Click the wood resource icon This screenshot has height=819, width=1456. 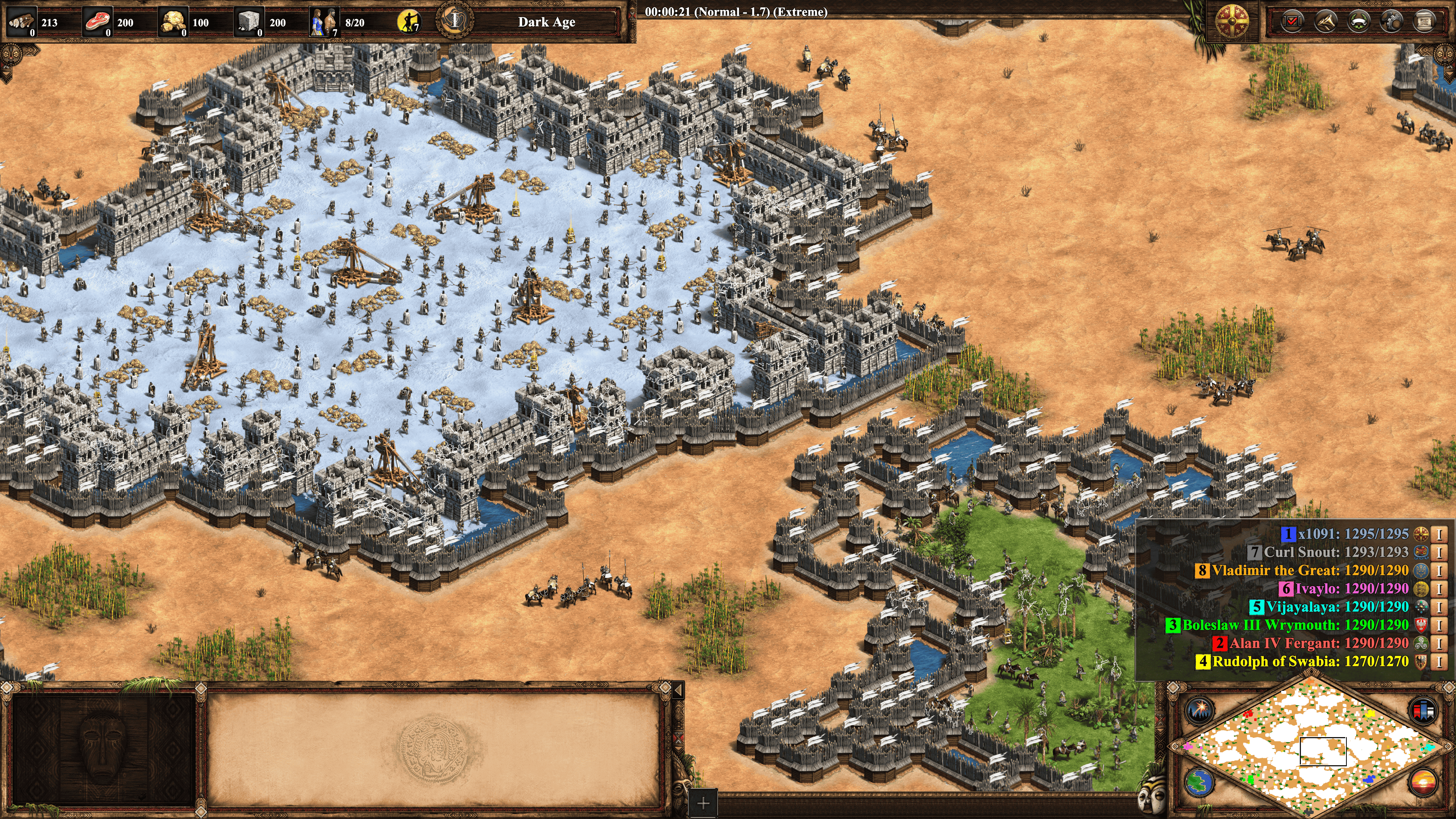pos(22,22)
